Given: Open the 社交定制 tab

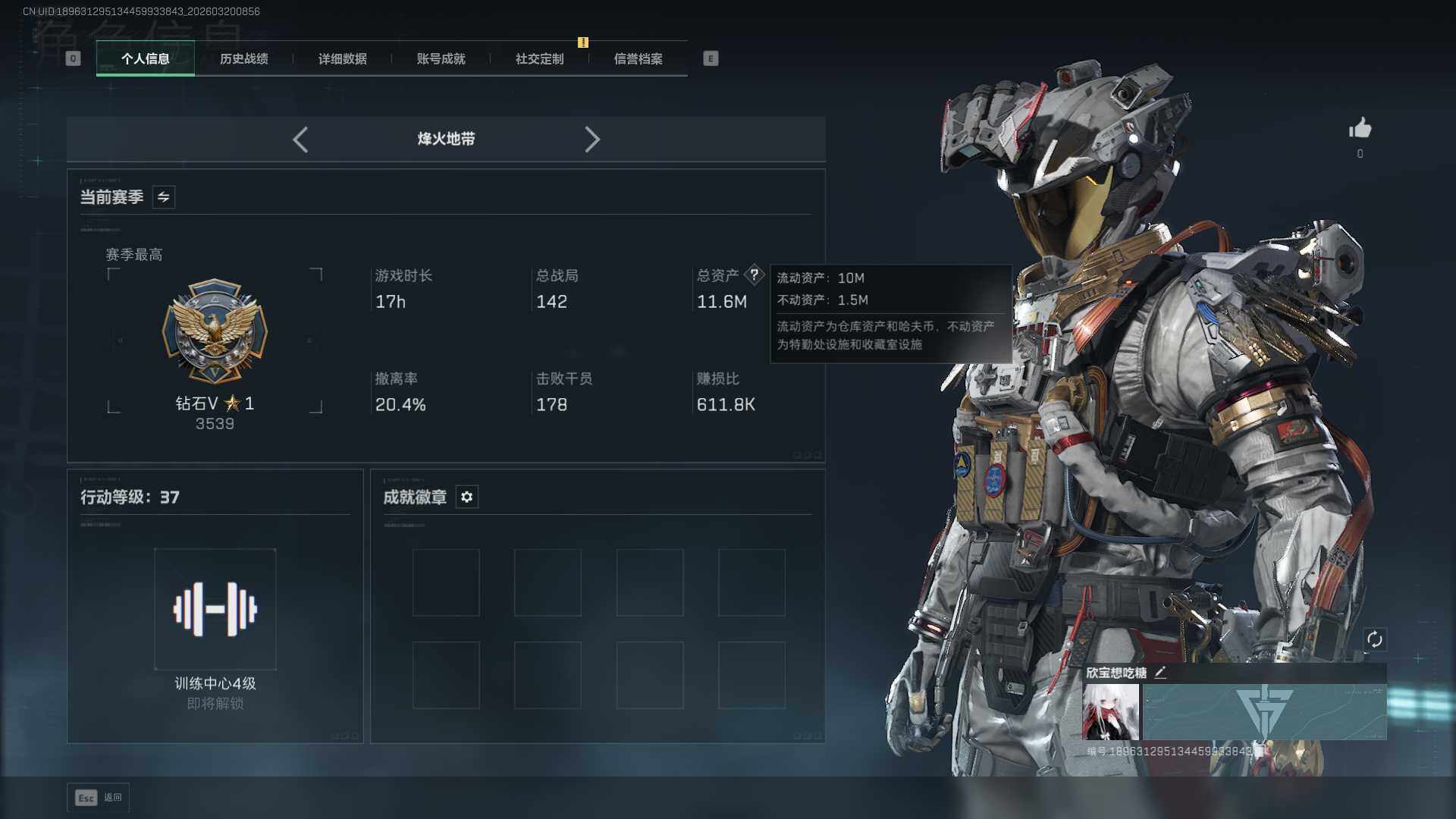Looking at the screenshot, I should (539, 58).
